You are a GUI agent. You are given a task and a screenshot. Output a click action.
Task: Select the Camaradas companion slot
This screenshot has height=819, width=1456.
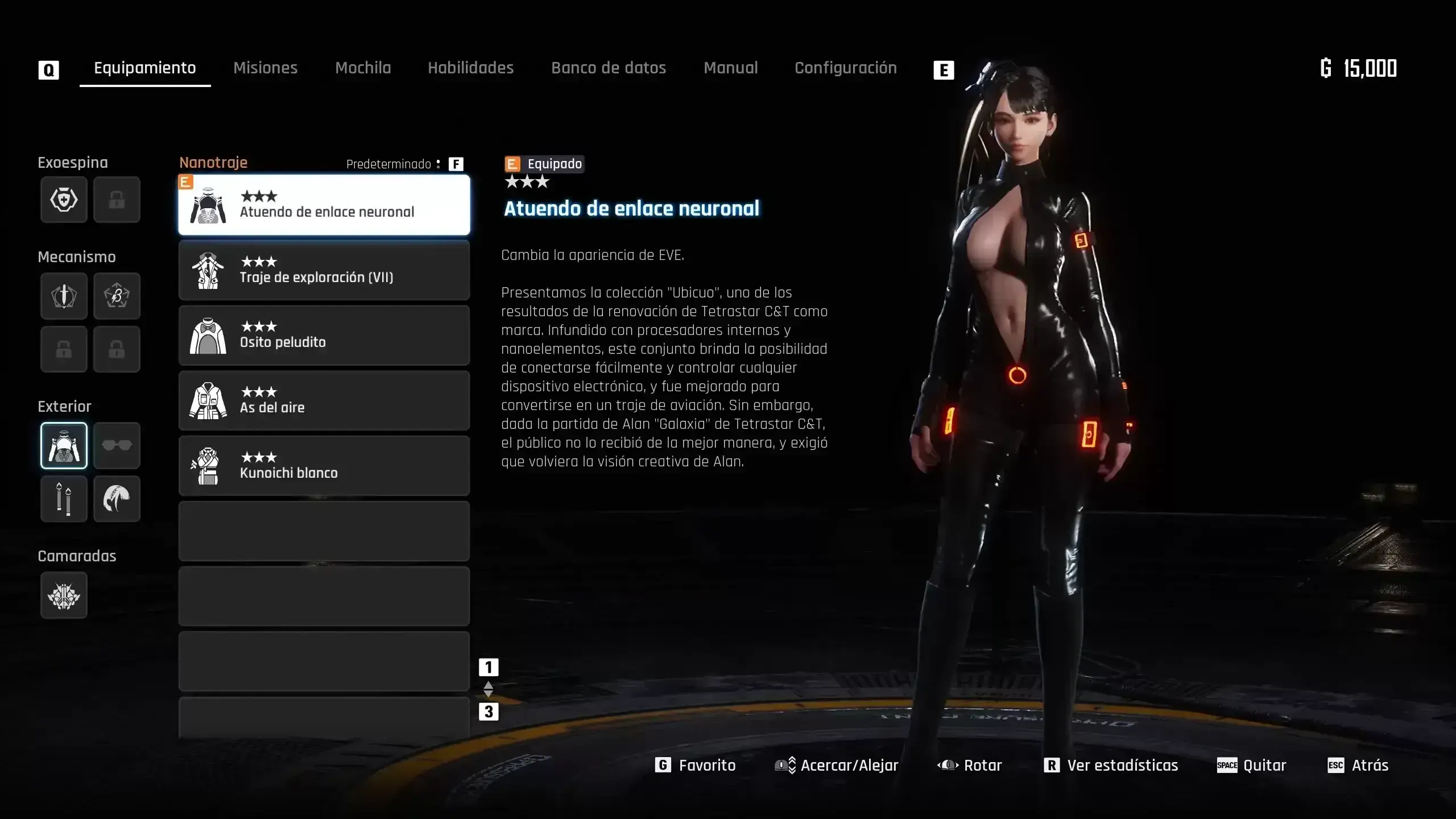point(64,595)
